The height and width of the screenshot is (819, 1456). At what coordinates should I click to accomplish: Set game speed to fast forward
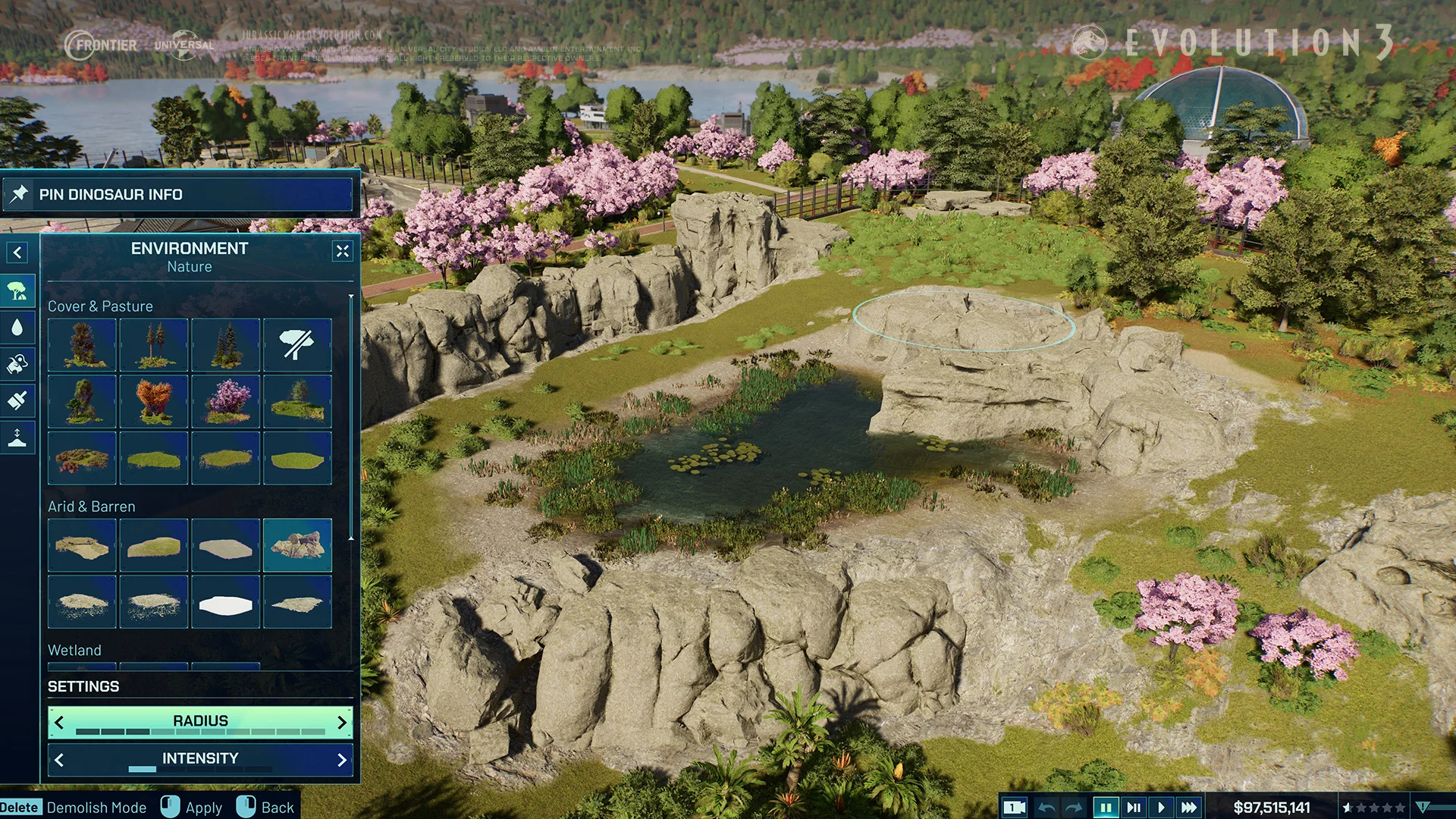pyautogui.click(x=1189, y=808)
